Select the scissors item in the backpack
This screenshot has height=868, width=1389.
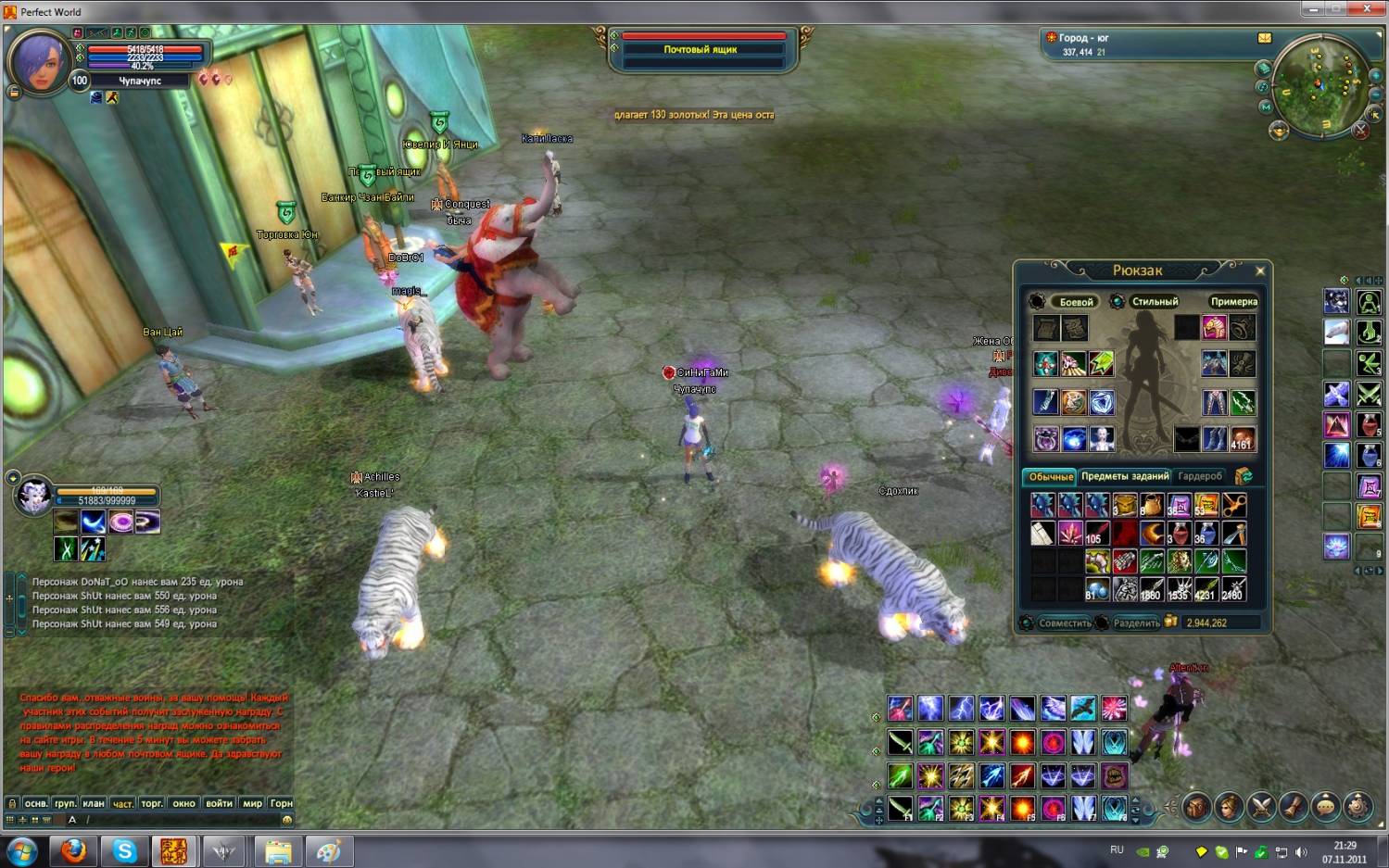[1233, 505]
